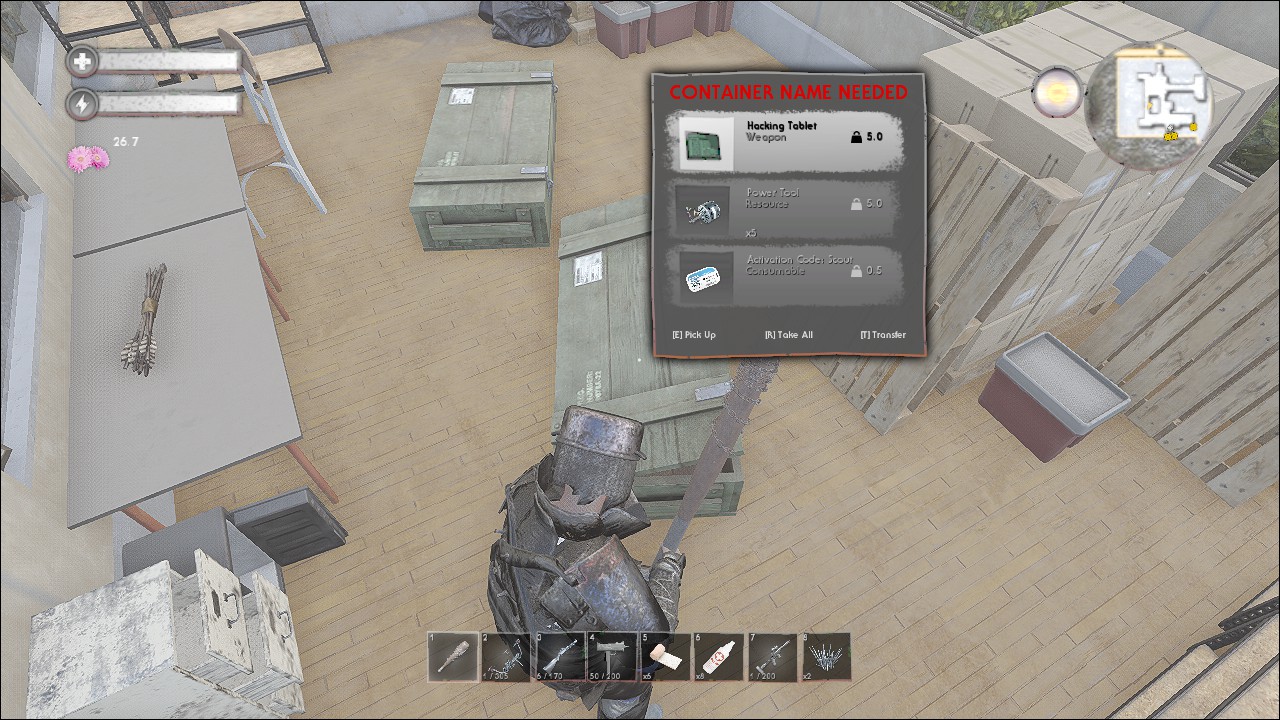Choose the Power Tool resource row
The width and height of the screenshot is (1280, 720).
tap(788, 208)
